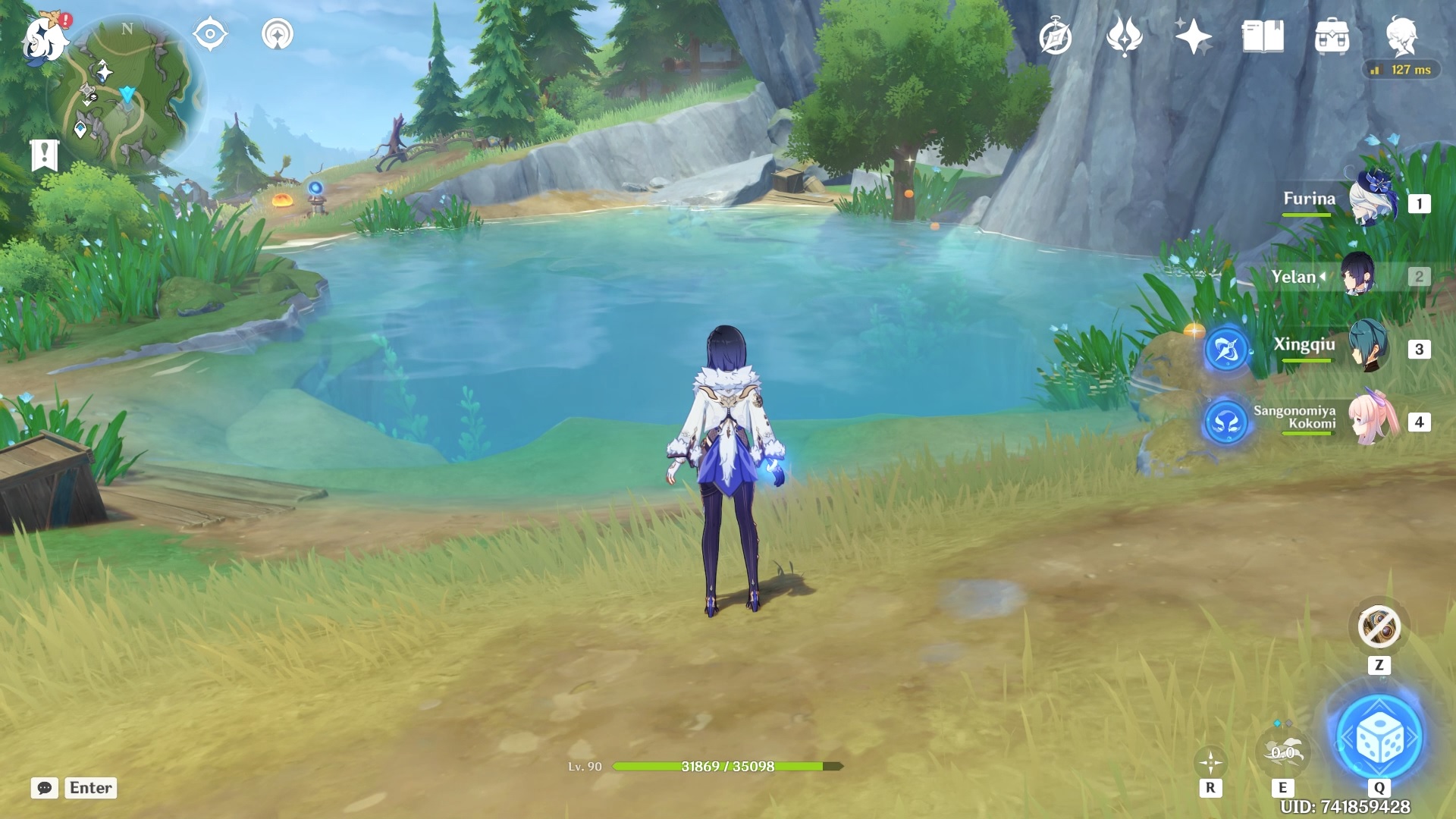Open the character screen icon
Image resolution: width=1456 pixels, height=819 pixels.
(1401, 36)
